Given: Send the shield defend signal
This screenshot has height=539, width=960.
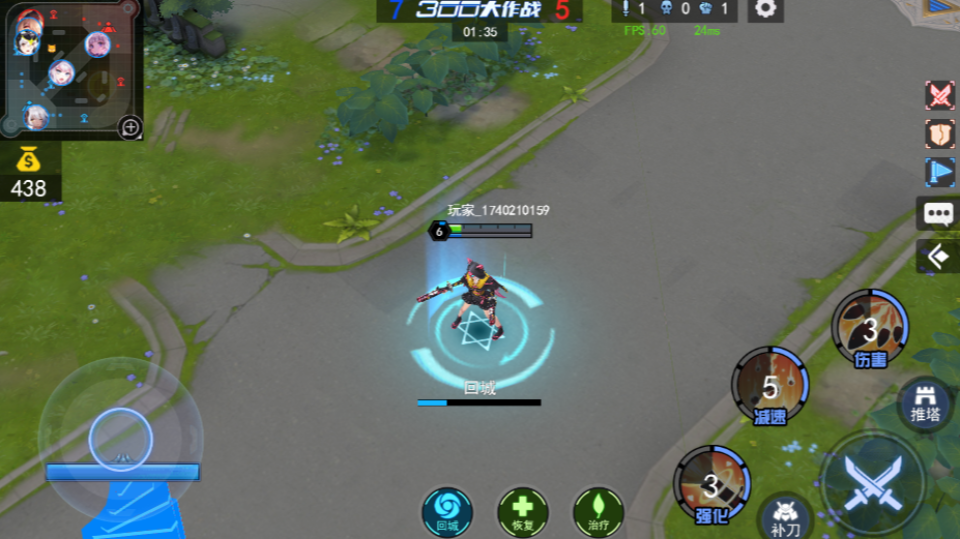Looking at the screenshot, I should pyautogui.click(x=940, y=134).
